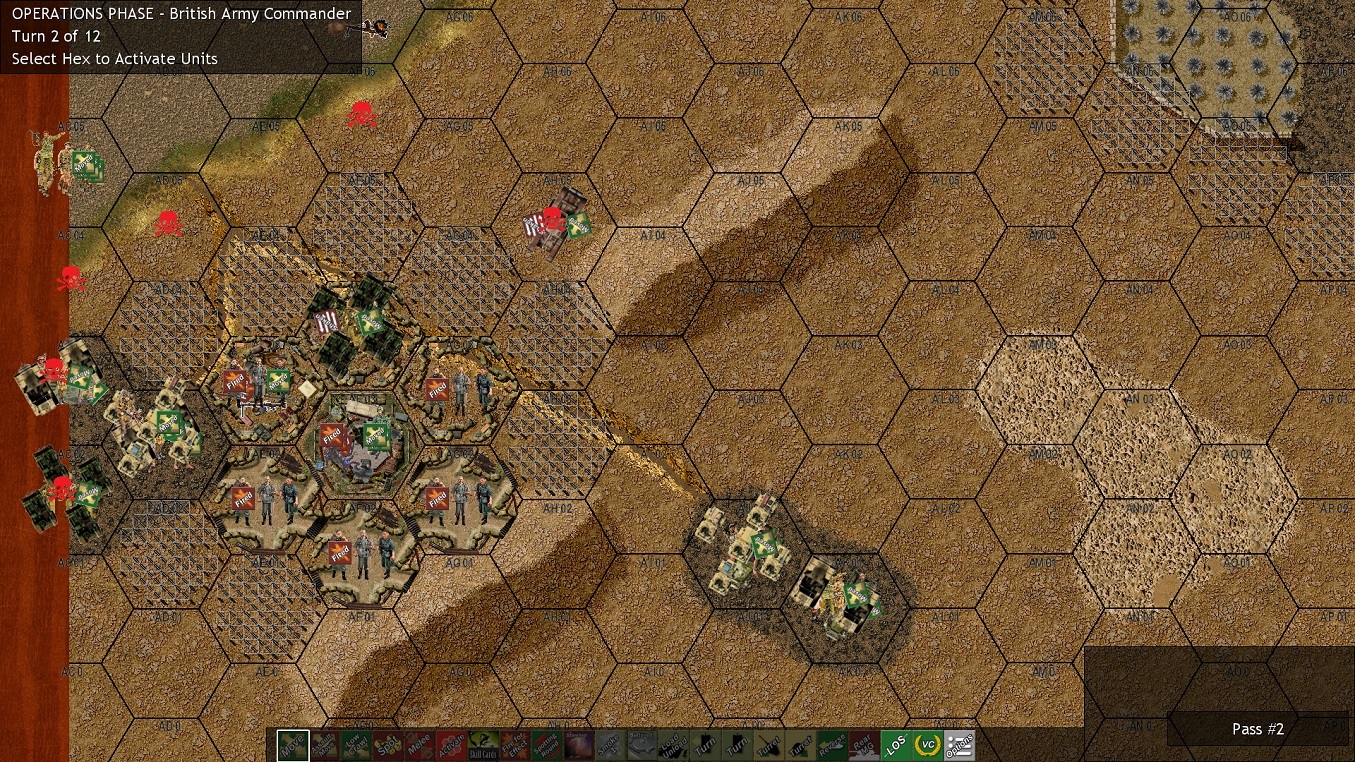Viewport: 1355px width, 762px height.
Task: Open the Skill Cards panel
Action: coord(483,745)
